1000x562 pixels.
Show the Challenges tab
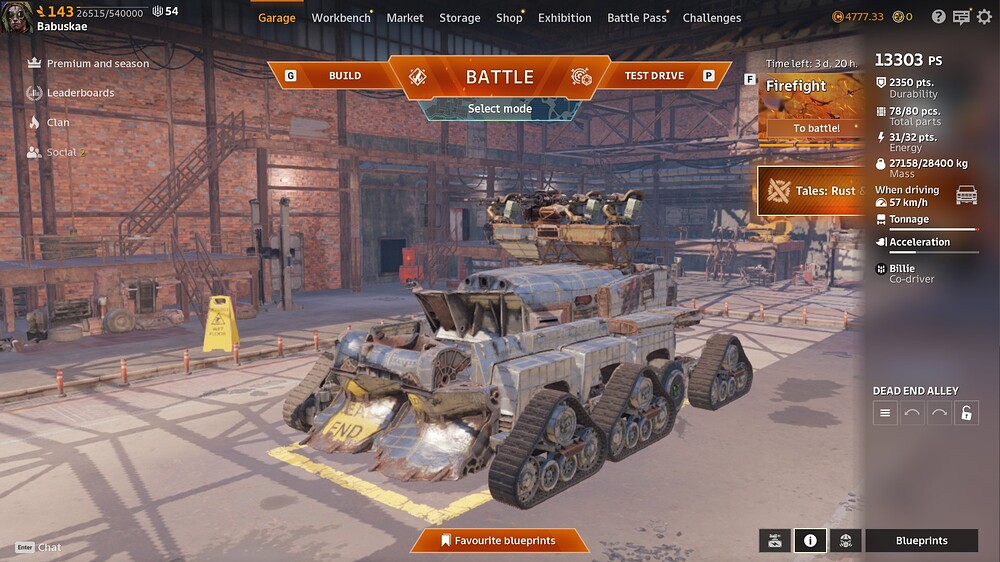tap(712, 18)
